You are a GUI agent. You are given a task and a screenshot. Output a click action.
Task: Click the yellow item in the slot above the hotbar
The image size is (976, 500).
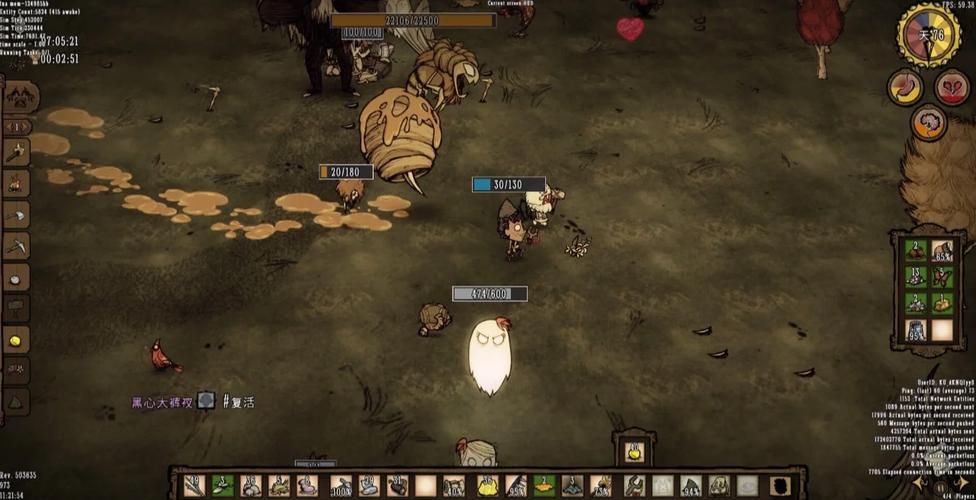coord(634,452)
